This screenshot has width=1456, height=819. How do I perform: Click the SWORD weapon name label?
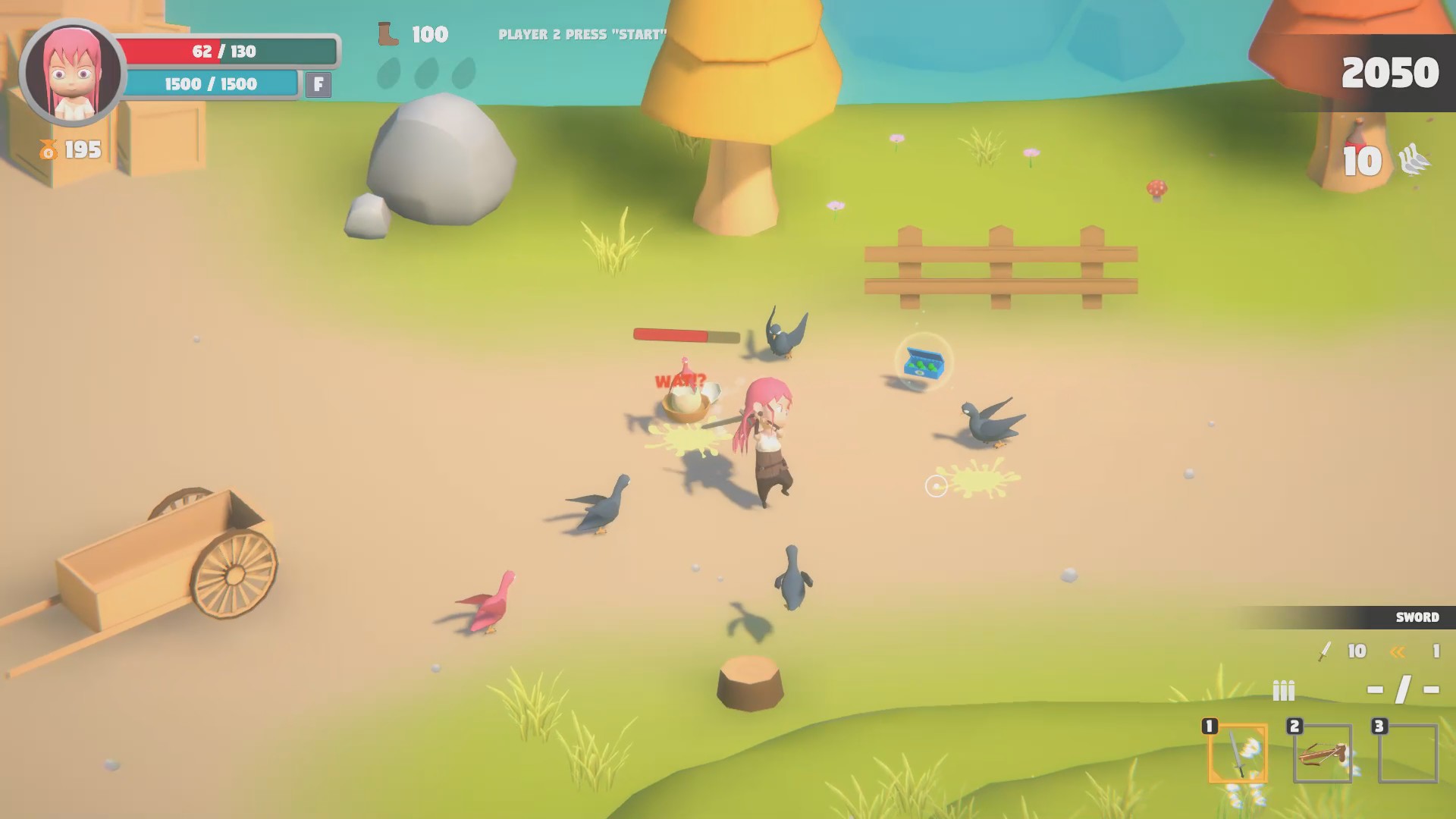tap(1417, 617)
